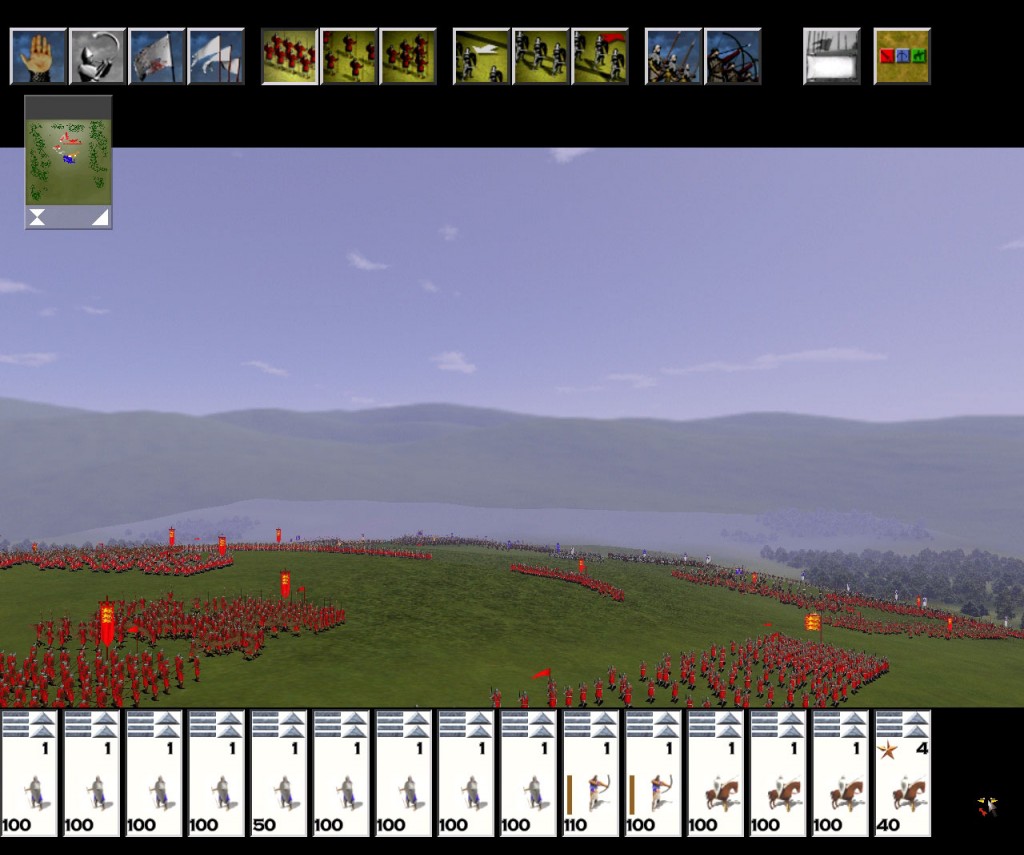The height and width of the screenshot is (855, 1024).
Task: Activate the knight with horn rally button
Action: 98,56
